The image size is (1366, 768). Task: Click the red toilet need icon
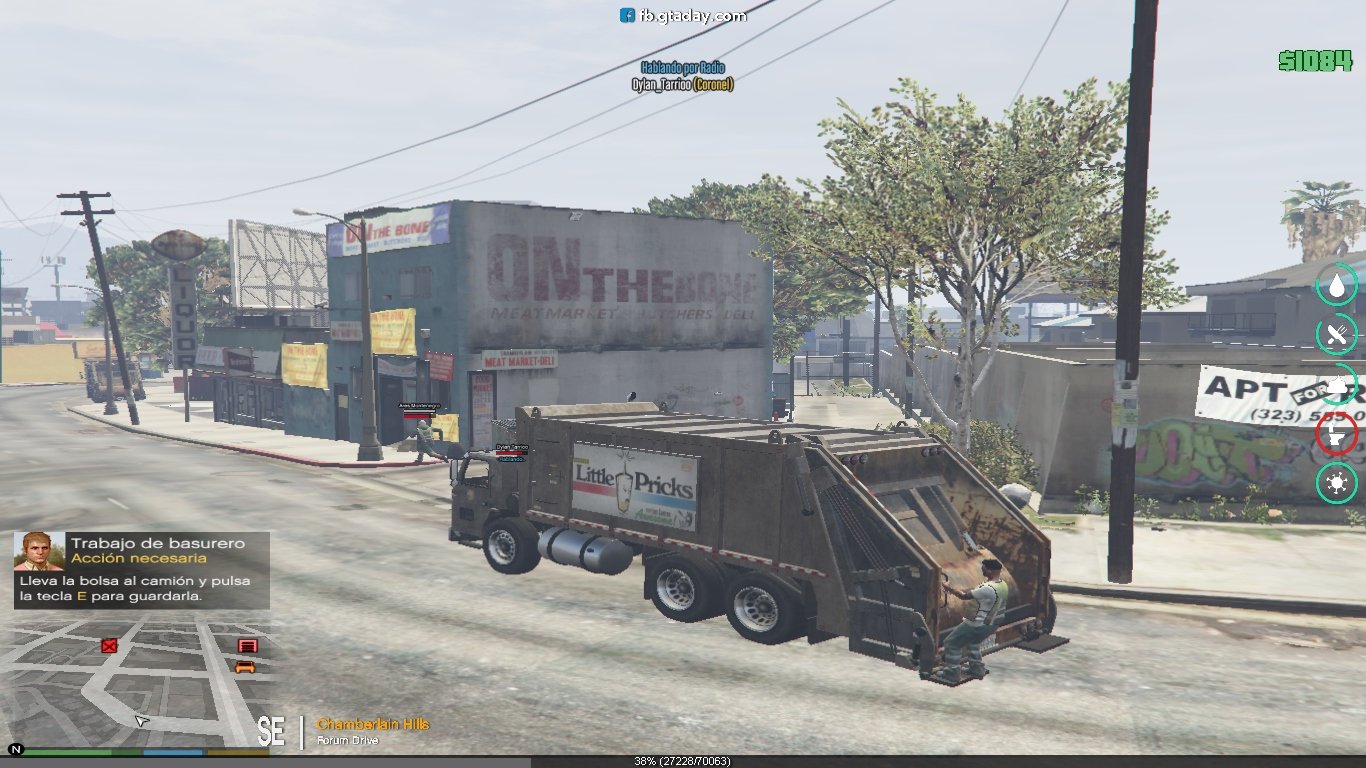[1337, 432]
